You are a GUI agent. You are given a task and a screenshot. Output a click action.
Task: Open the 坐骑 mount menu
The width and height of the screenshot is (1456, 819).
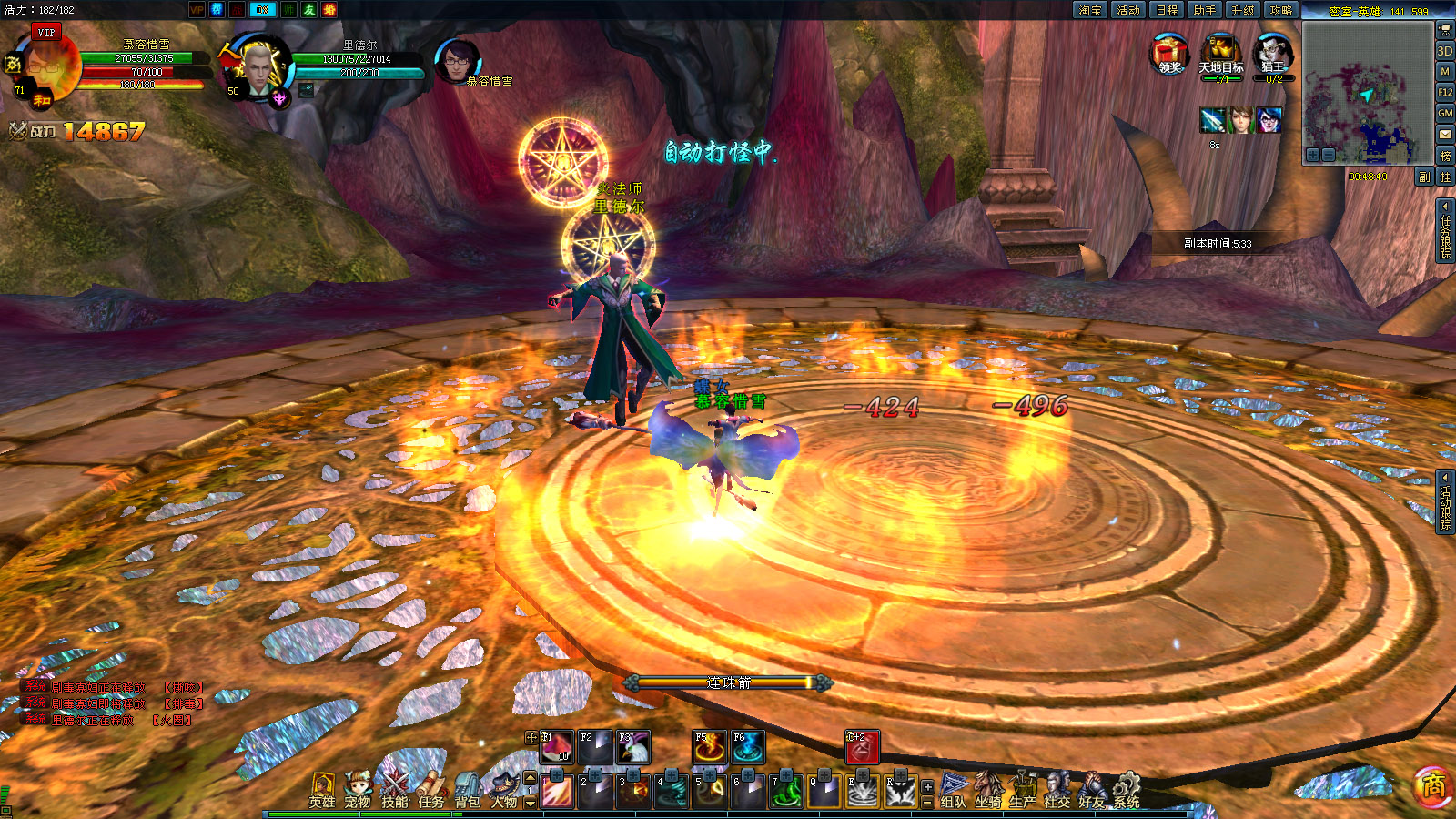click(x=988, y=790)
